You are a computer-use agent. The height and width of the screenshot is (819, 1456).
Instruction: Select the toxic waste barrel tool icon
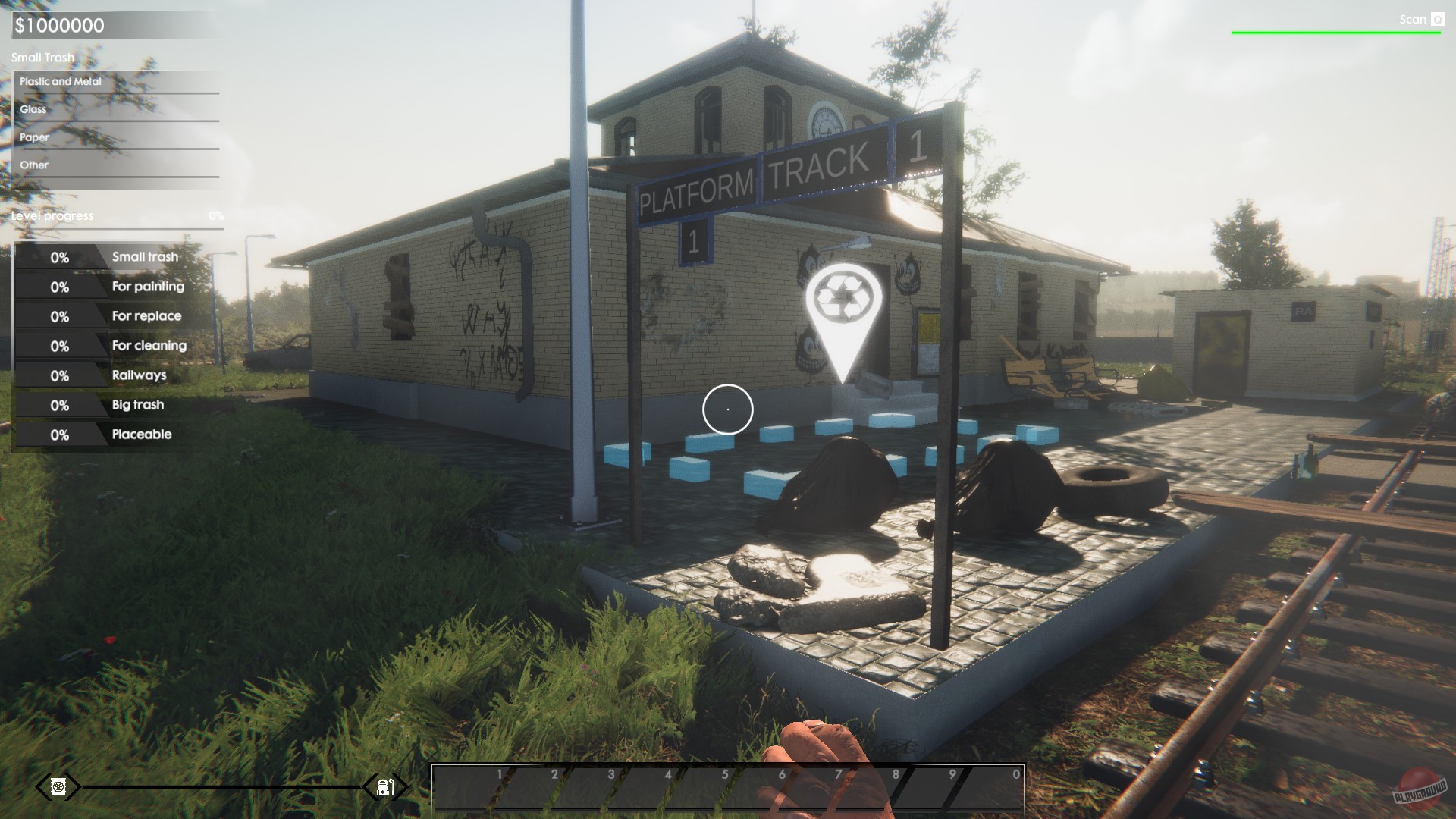tap(57, 786)
